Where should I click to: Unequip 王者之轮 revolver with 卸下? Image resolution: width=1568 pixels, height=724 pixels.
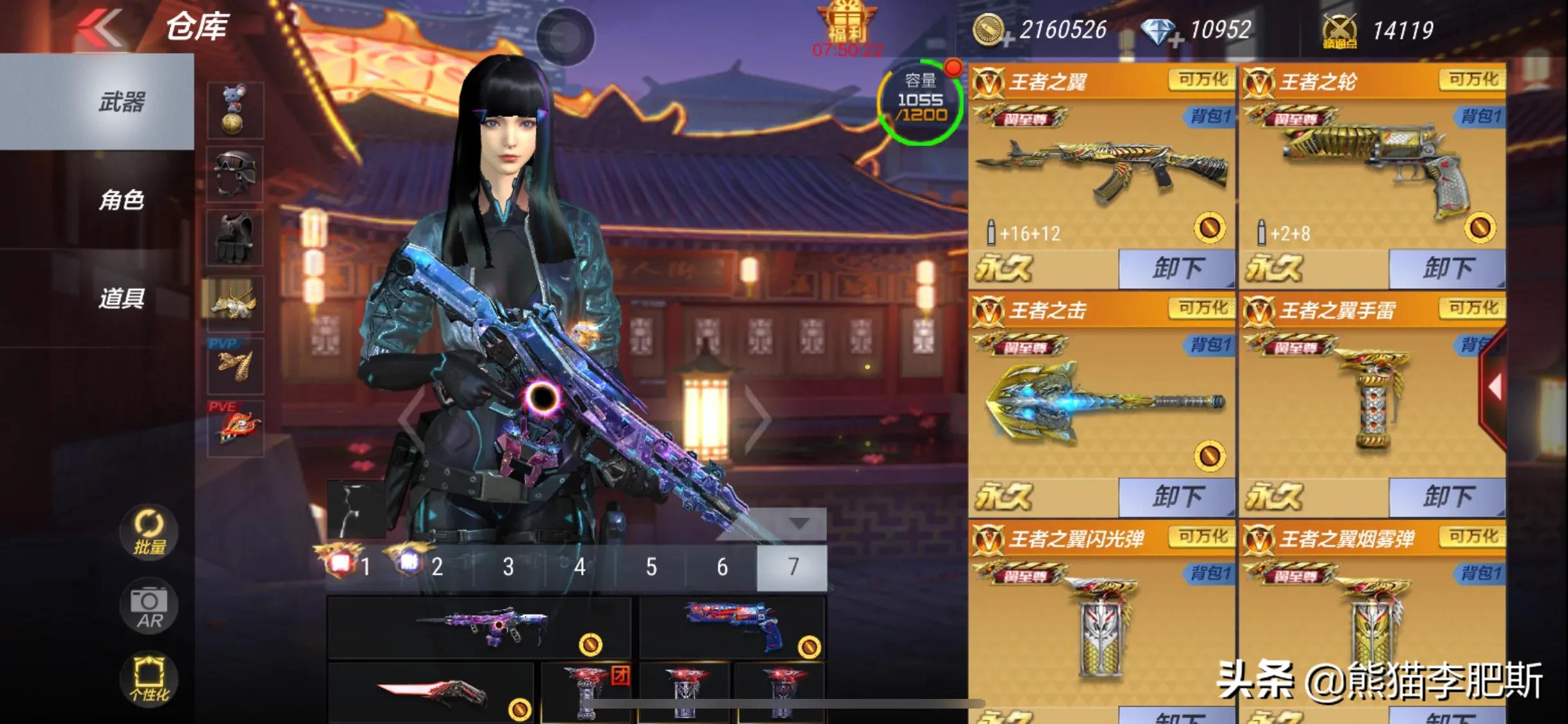[x=1447, y=268]
